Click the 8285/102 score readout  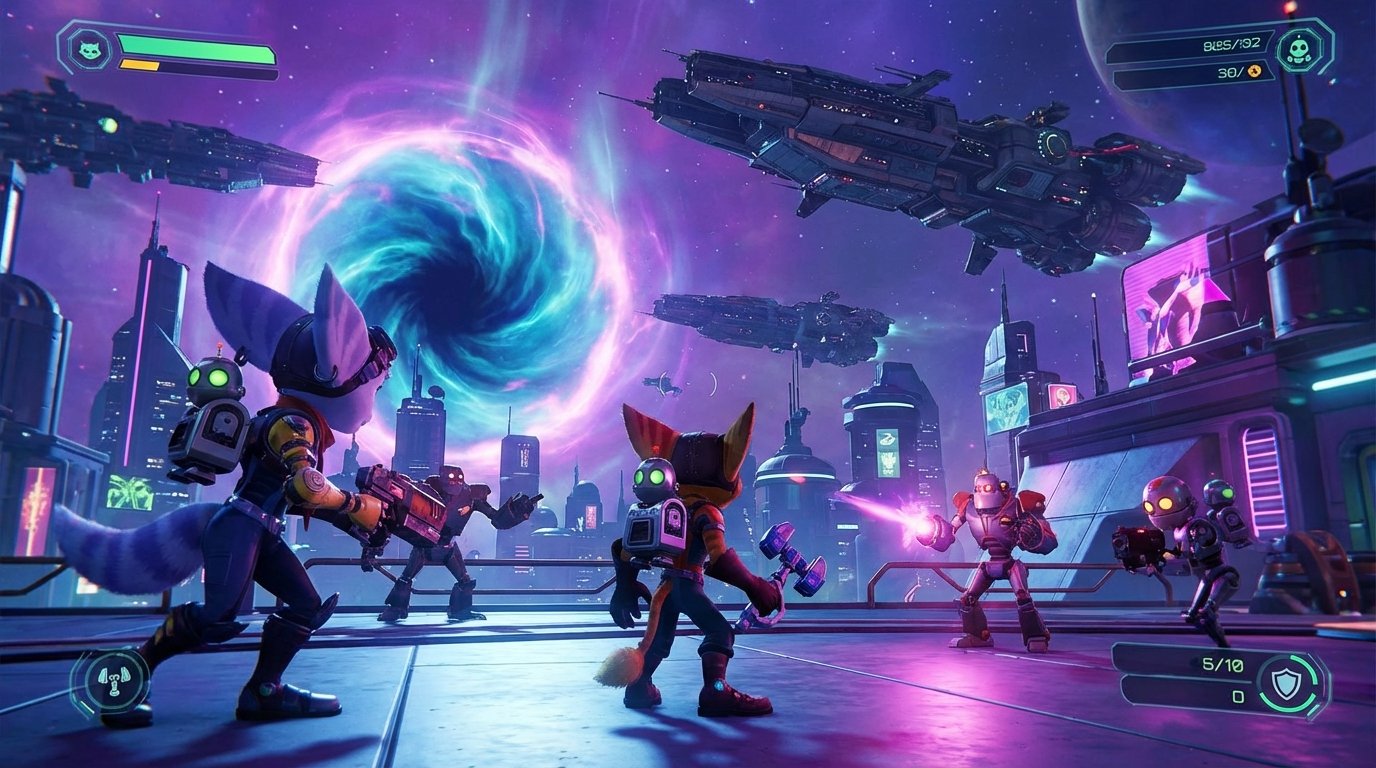click(x=1232, y=45)
